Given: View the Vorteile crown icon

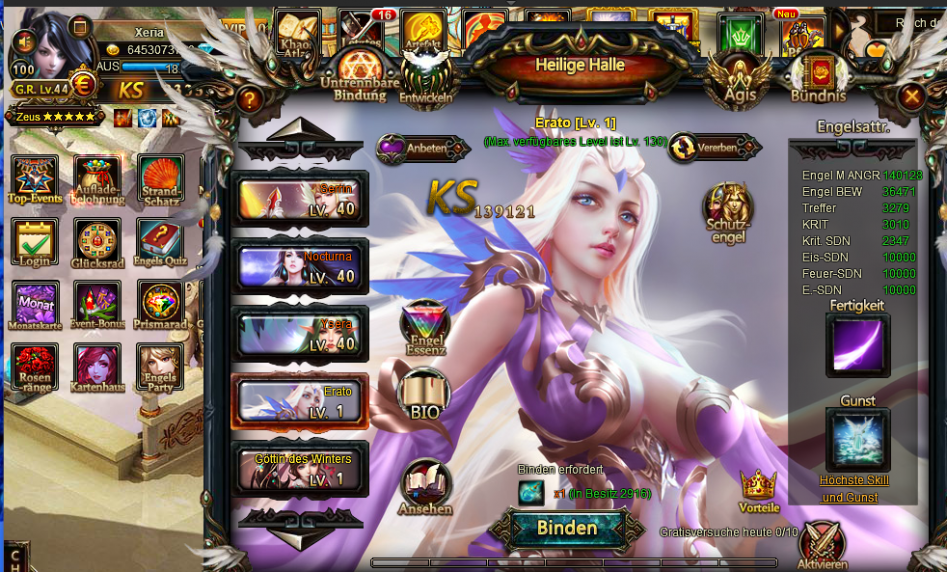Looking at the screenshot, I should 759,490.
